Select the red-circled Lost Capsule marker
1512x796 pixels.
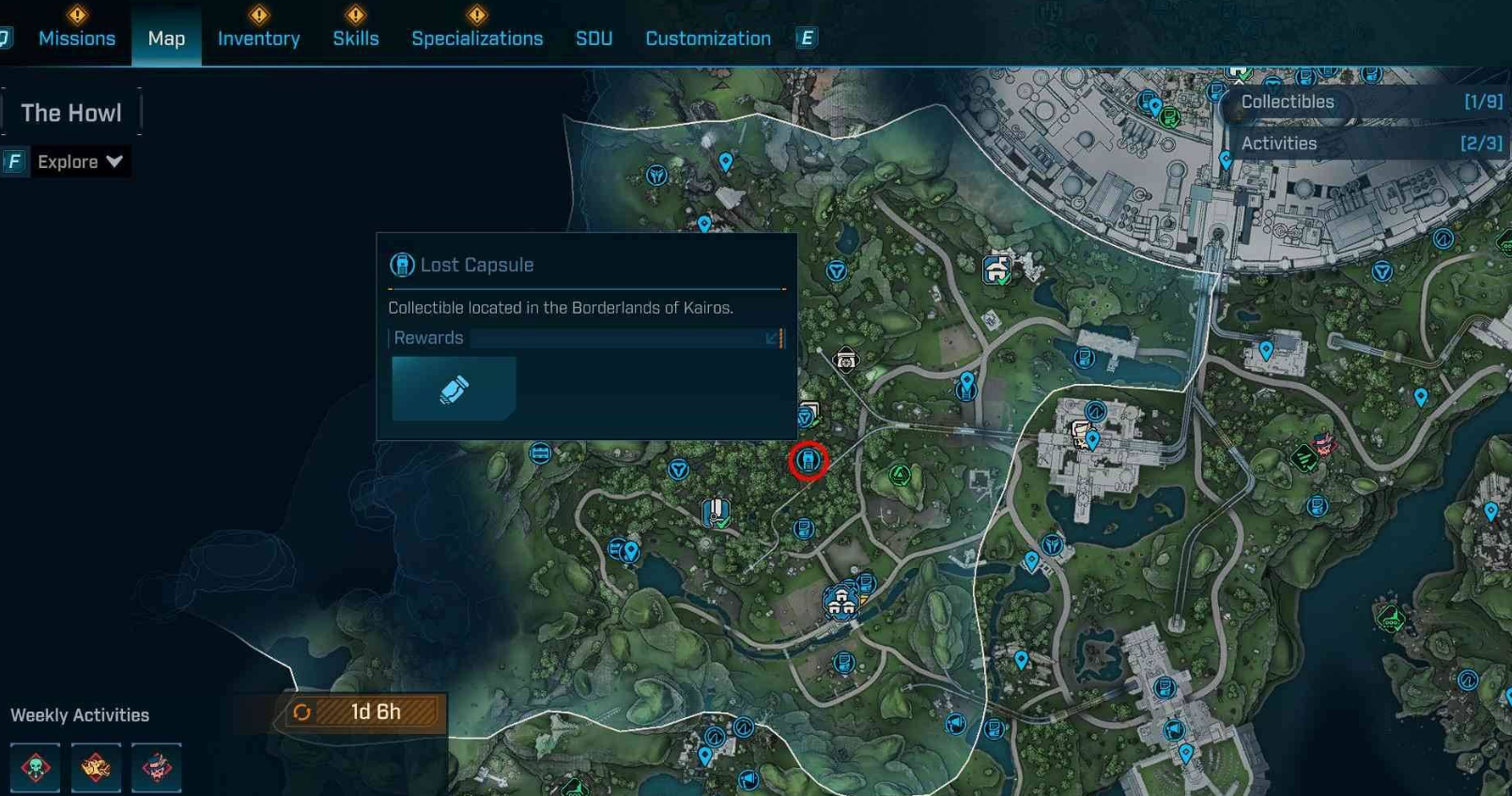(808, 461)
